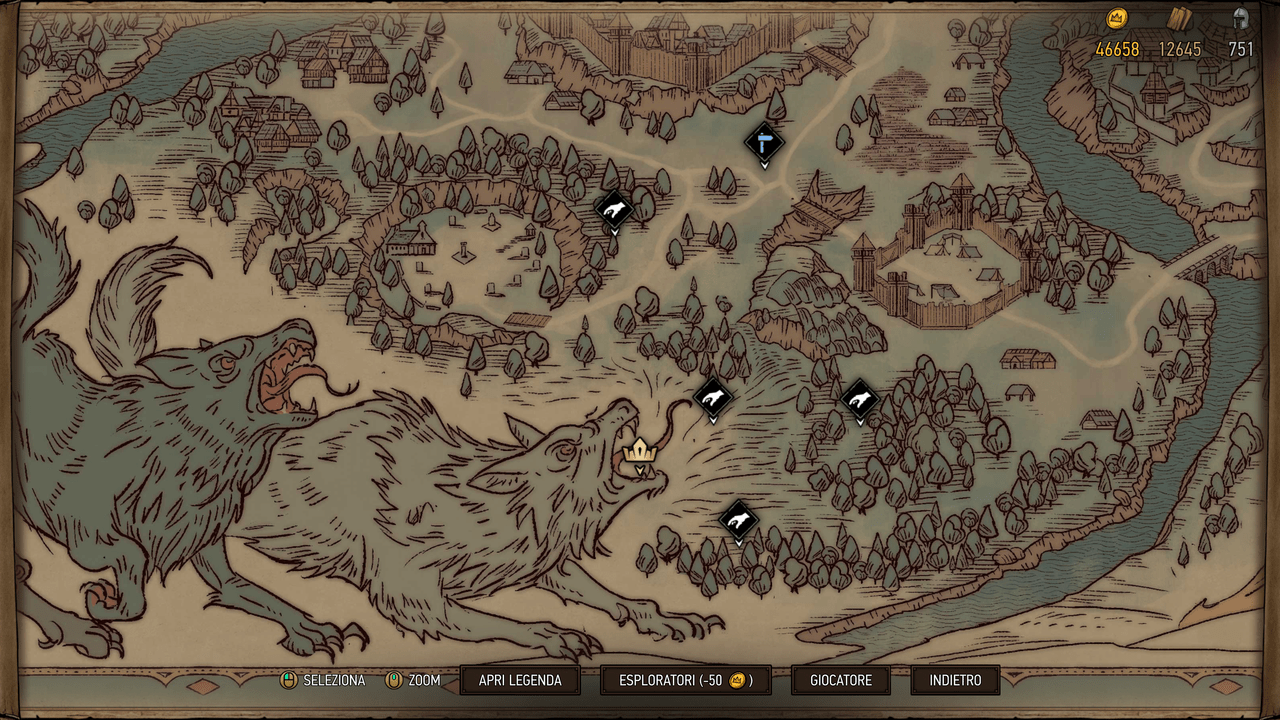
Task: Click the SELEZIONA gamepad button prompt icon
Action: tap(289, 680)
